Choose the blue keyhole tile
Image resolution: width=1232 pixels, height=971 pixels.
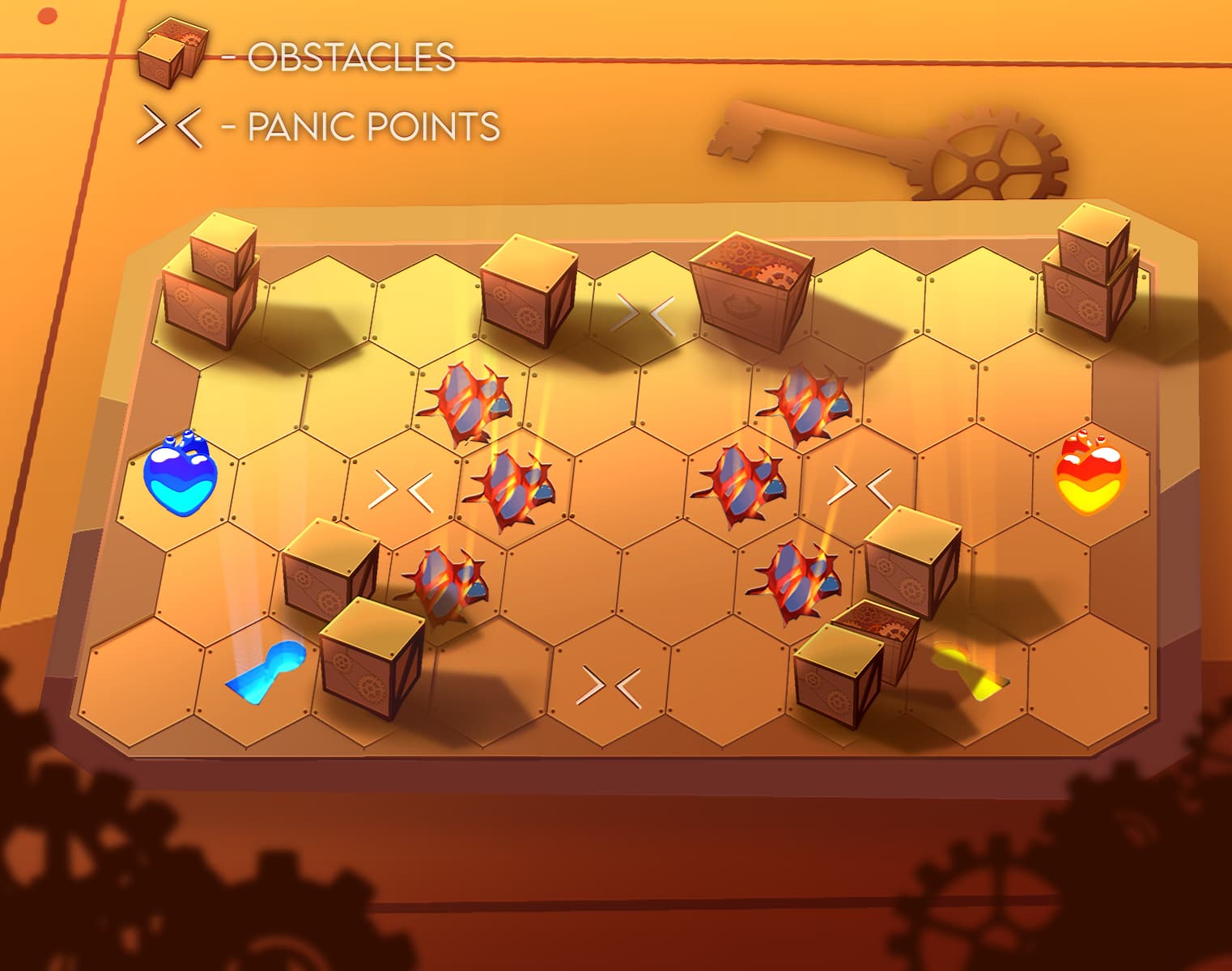[x=268, y=669]
